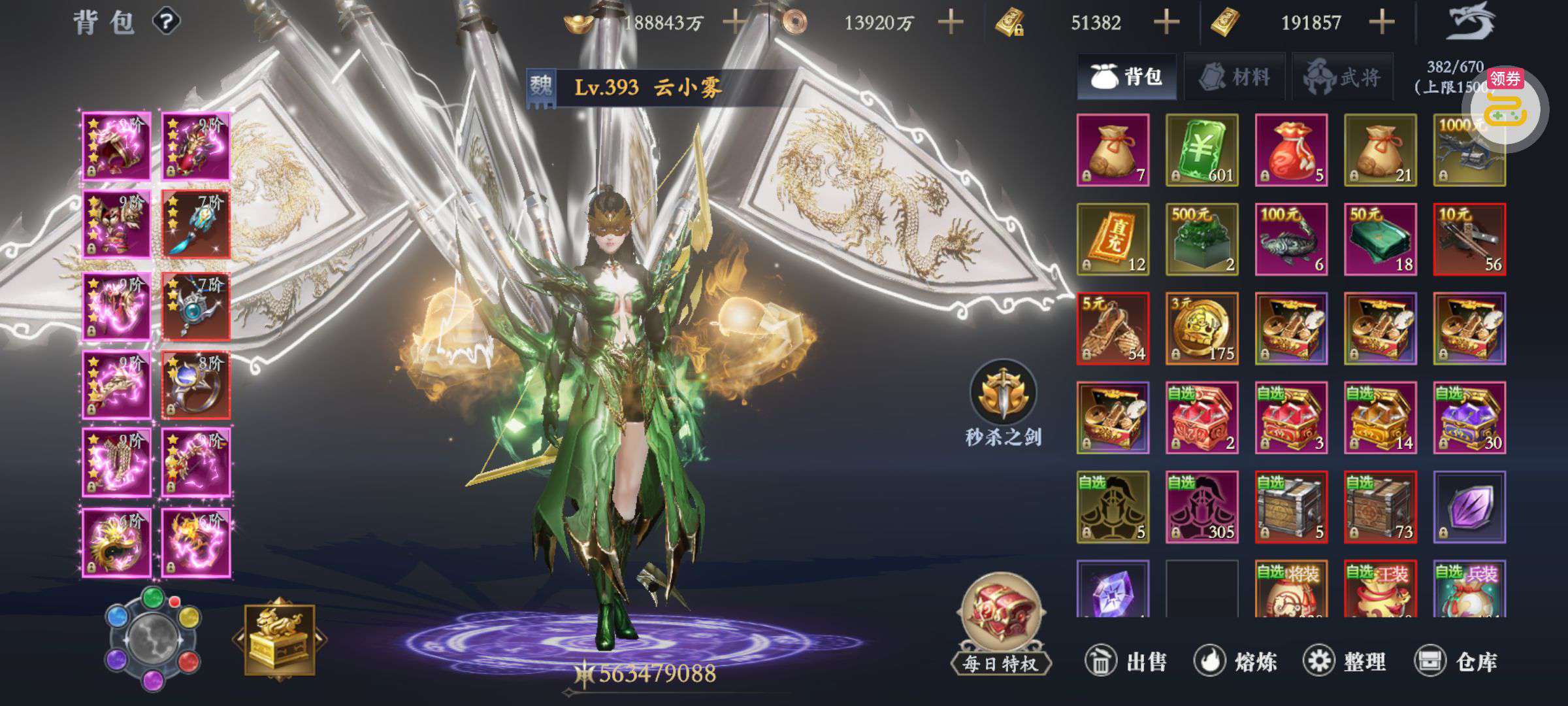Image resolution: width=1568 pixels, height=706 pixels.
Task: Activate the 秒杀之剑 sword icon
Action: click(1003, 394)
